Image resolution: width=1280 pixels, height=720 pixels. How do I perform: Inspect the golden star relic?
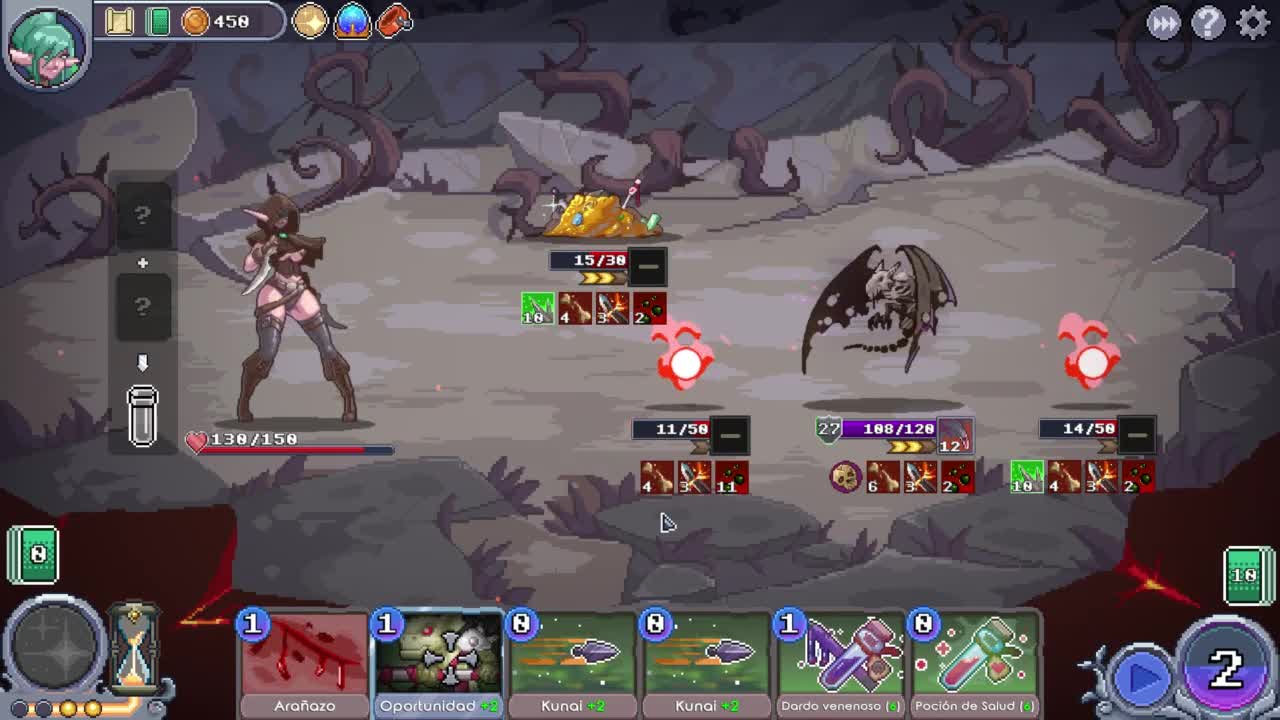click(x=310, y=21)
